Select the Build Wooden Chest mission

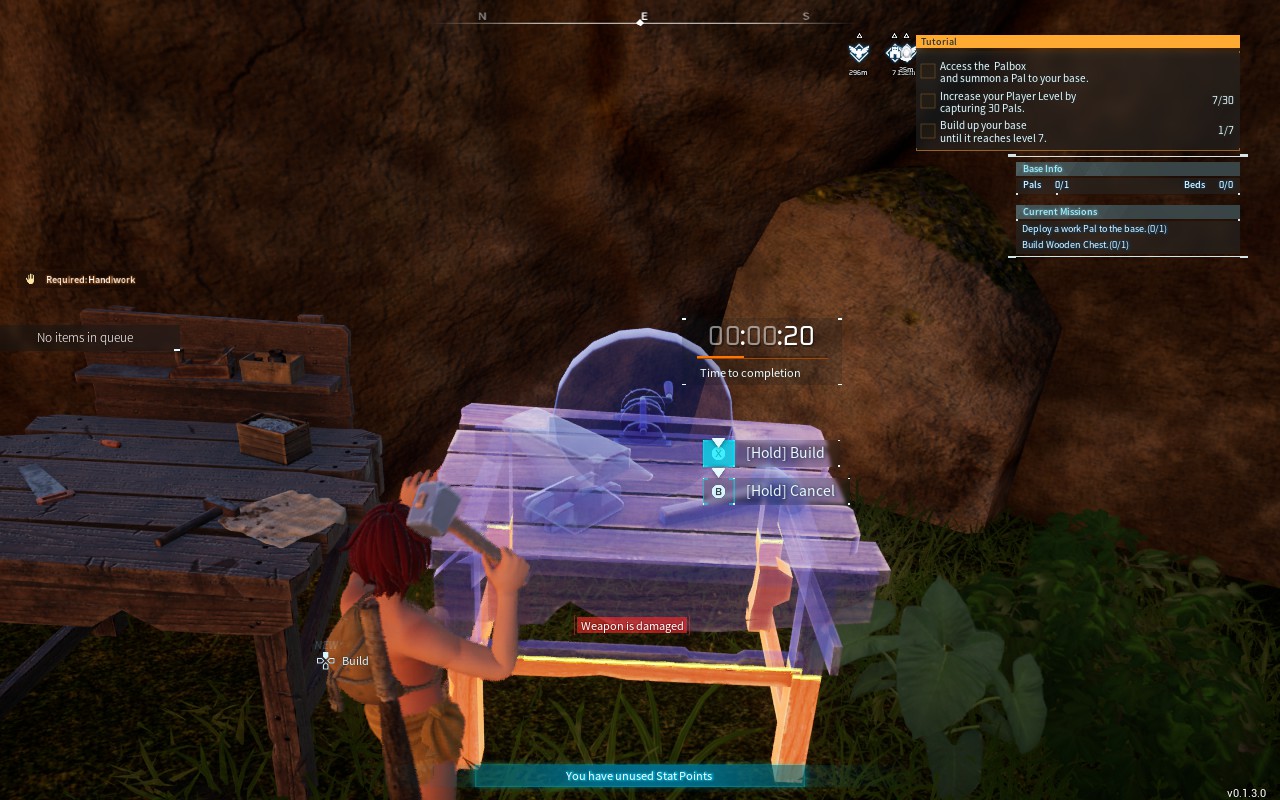tap(1075, 245)
